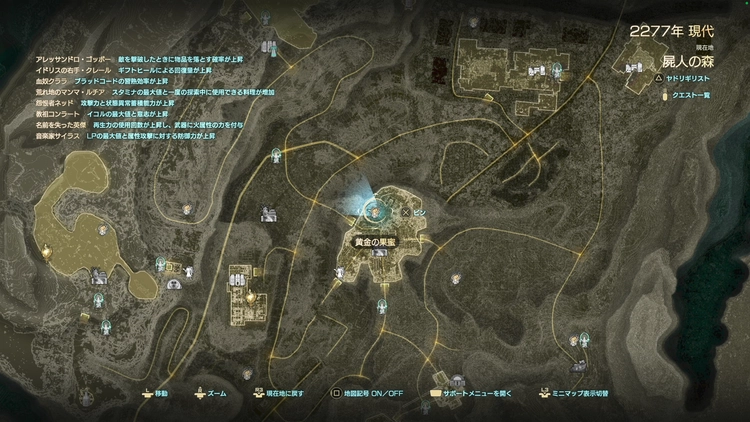Open the クエスト一覧 quest list
750x422 pixels.
[689, 95]
